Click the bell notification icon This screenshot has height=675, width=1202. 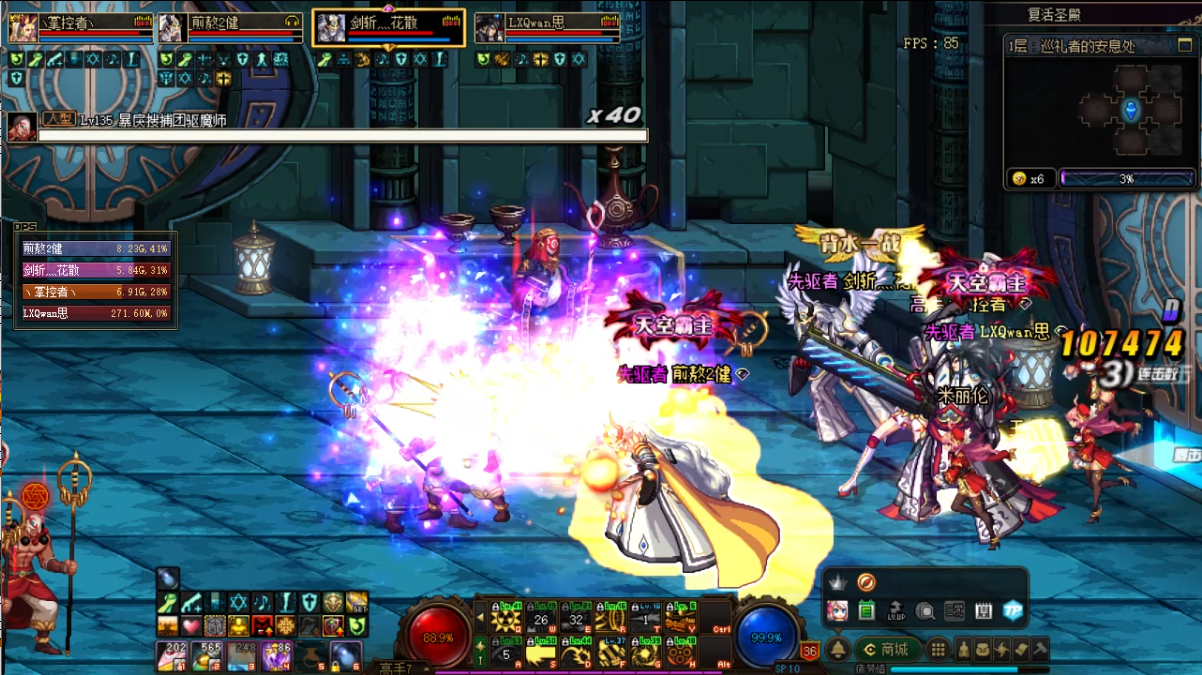tap(837, 649)
